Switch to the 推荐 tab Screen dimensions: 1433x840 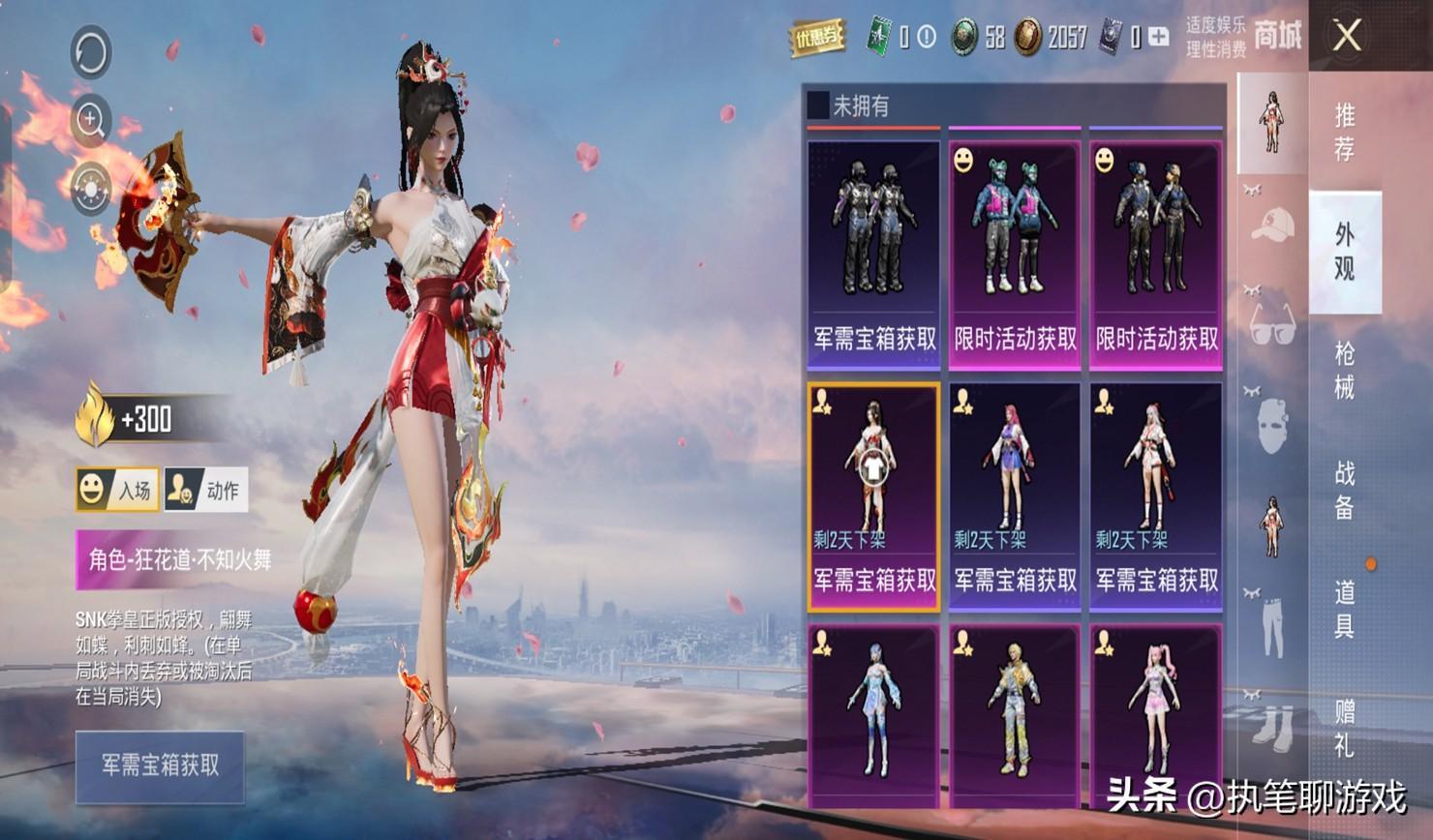tap(1344, 133)
